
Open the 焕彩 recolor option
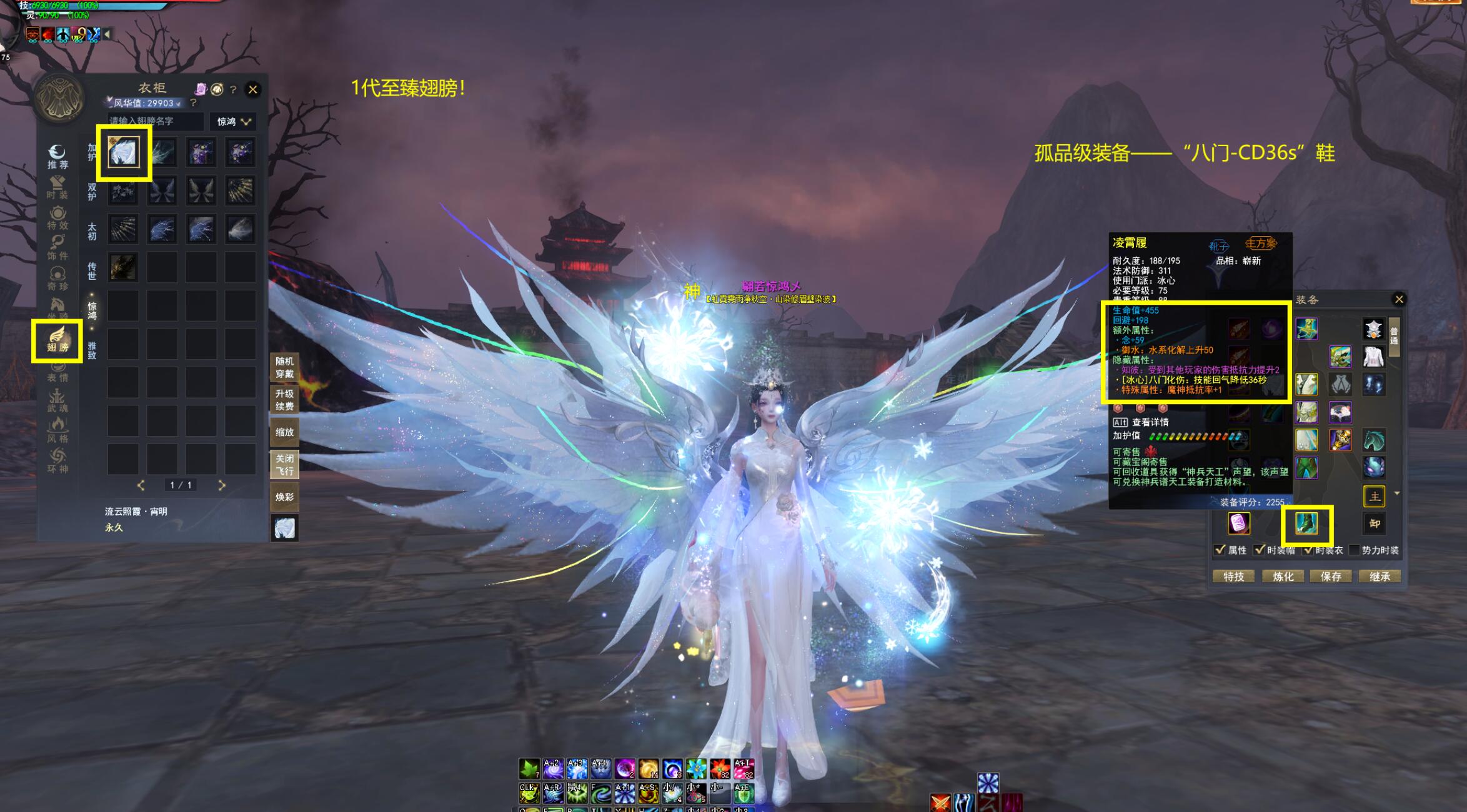(x=284, y=497)
